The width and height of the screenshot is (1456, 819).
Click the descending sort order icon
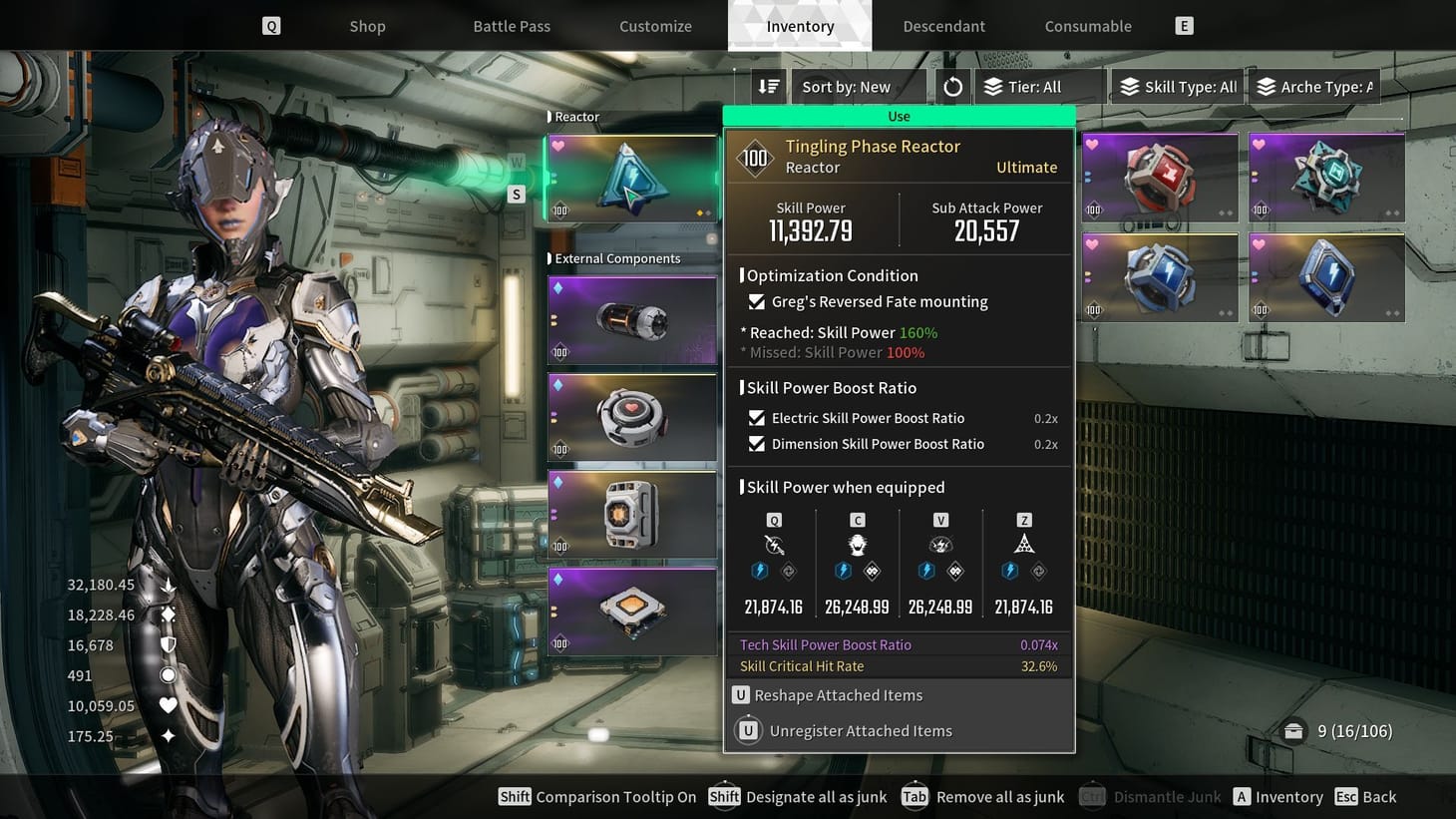[768, 87]
